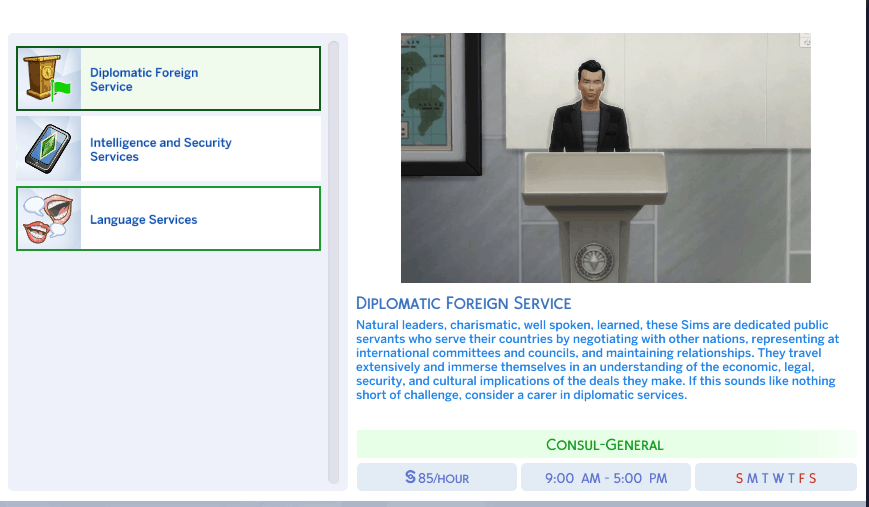
Task: Choose Intelligence and Security Services branch
Action: coord(168,149)
